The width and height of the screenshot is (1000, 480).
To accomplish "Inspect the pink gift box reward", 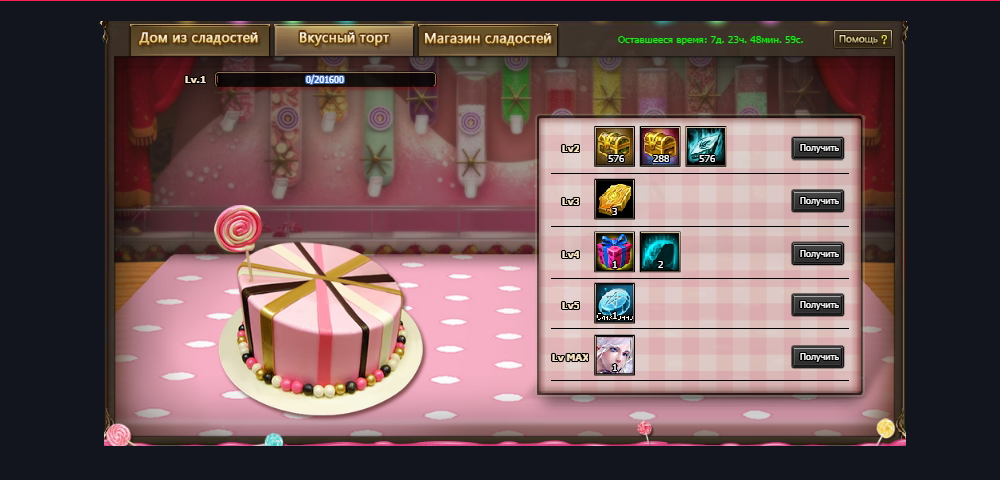I will [615, 251].
